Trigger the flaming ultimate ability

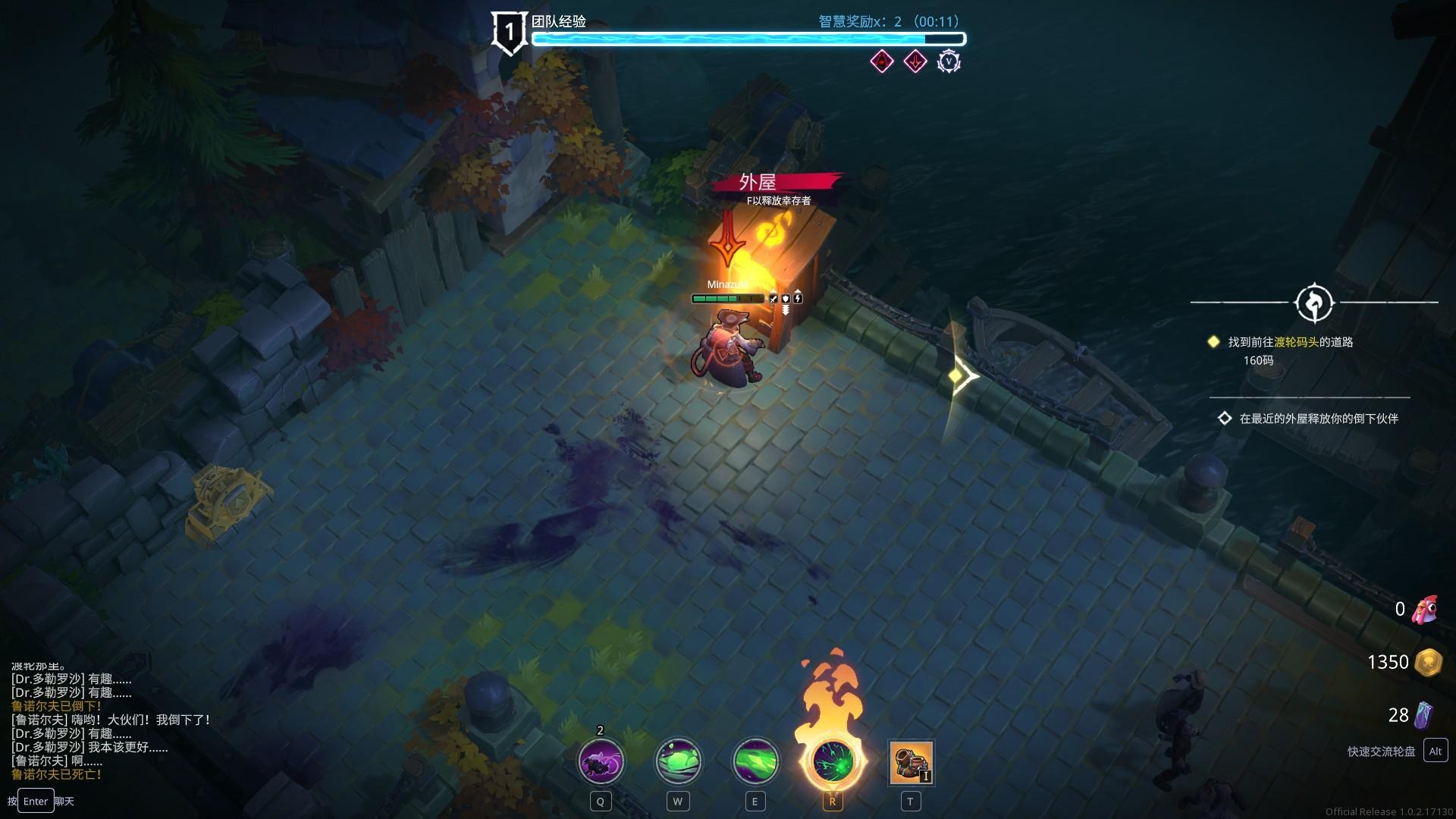[x=832, y=761]
